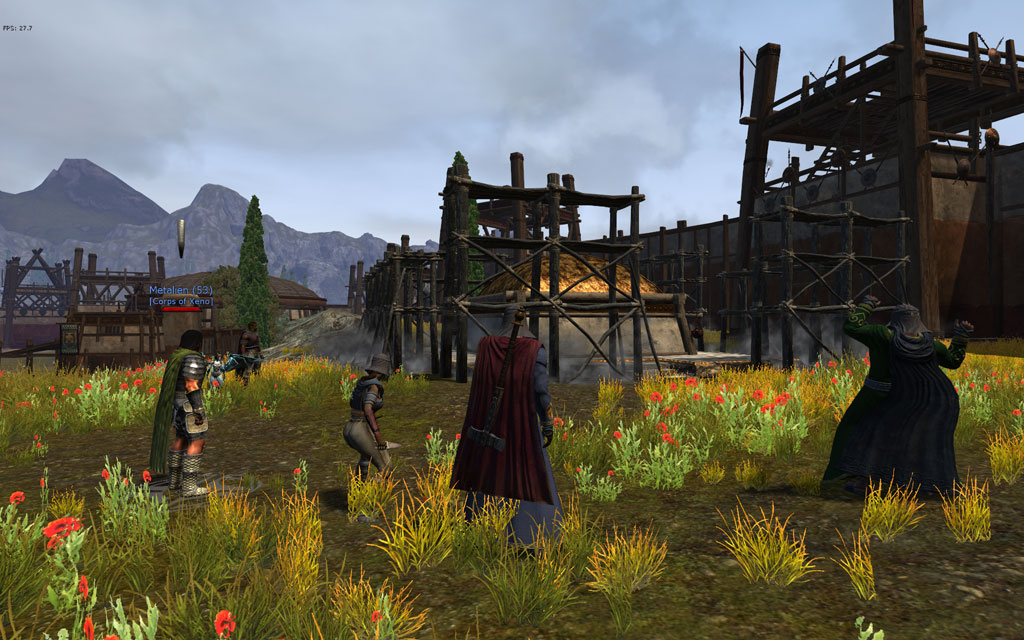Select the Metalien player nameplate
The image size is (1024, 640).
coord(180,291)
